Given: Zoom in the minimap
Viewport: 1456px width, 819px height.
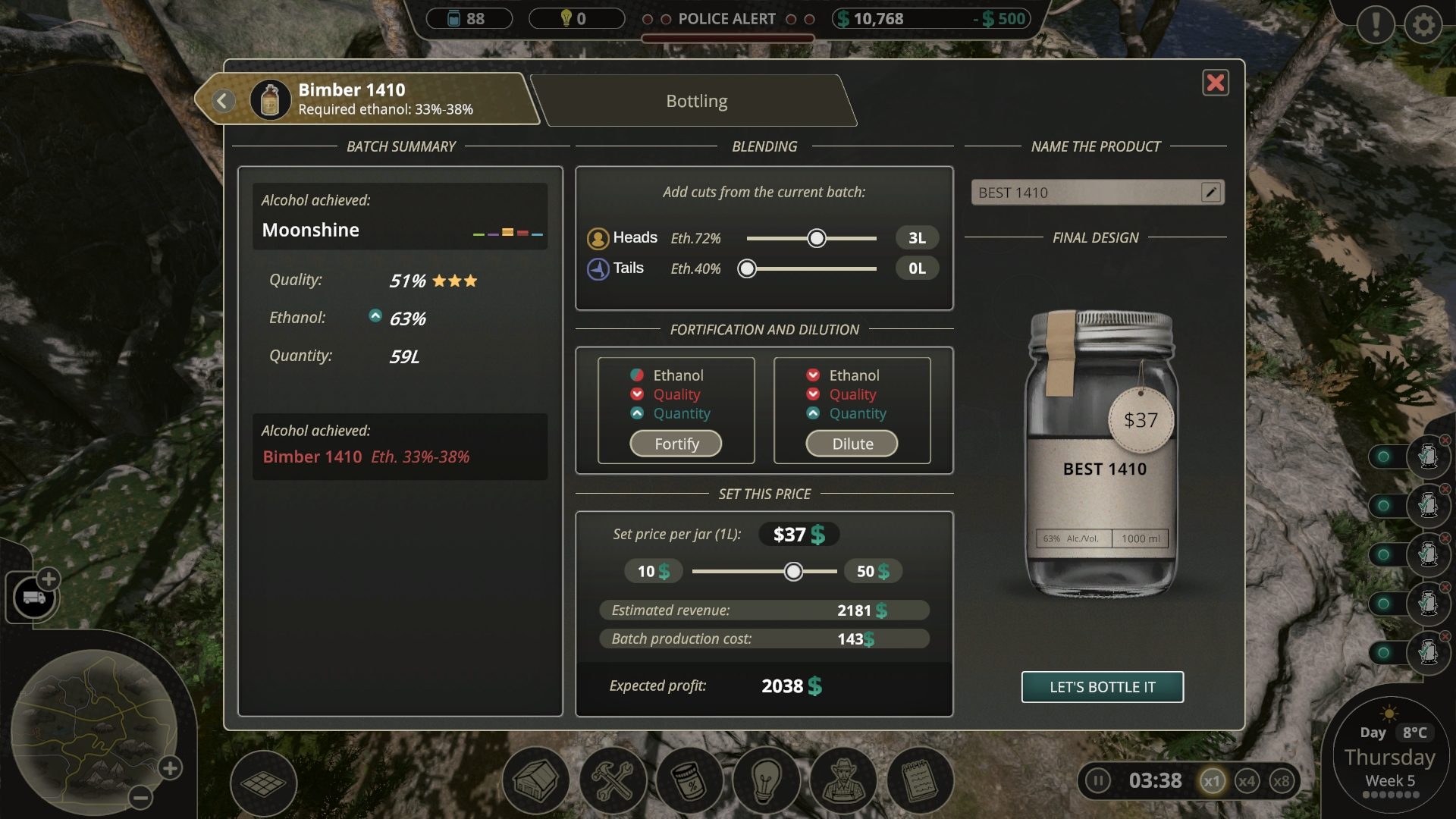Looking at the screenshot, I should tap(170, 768).
